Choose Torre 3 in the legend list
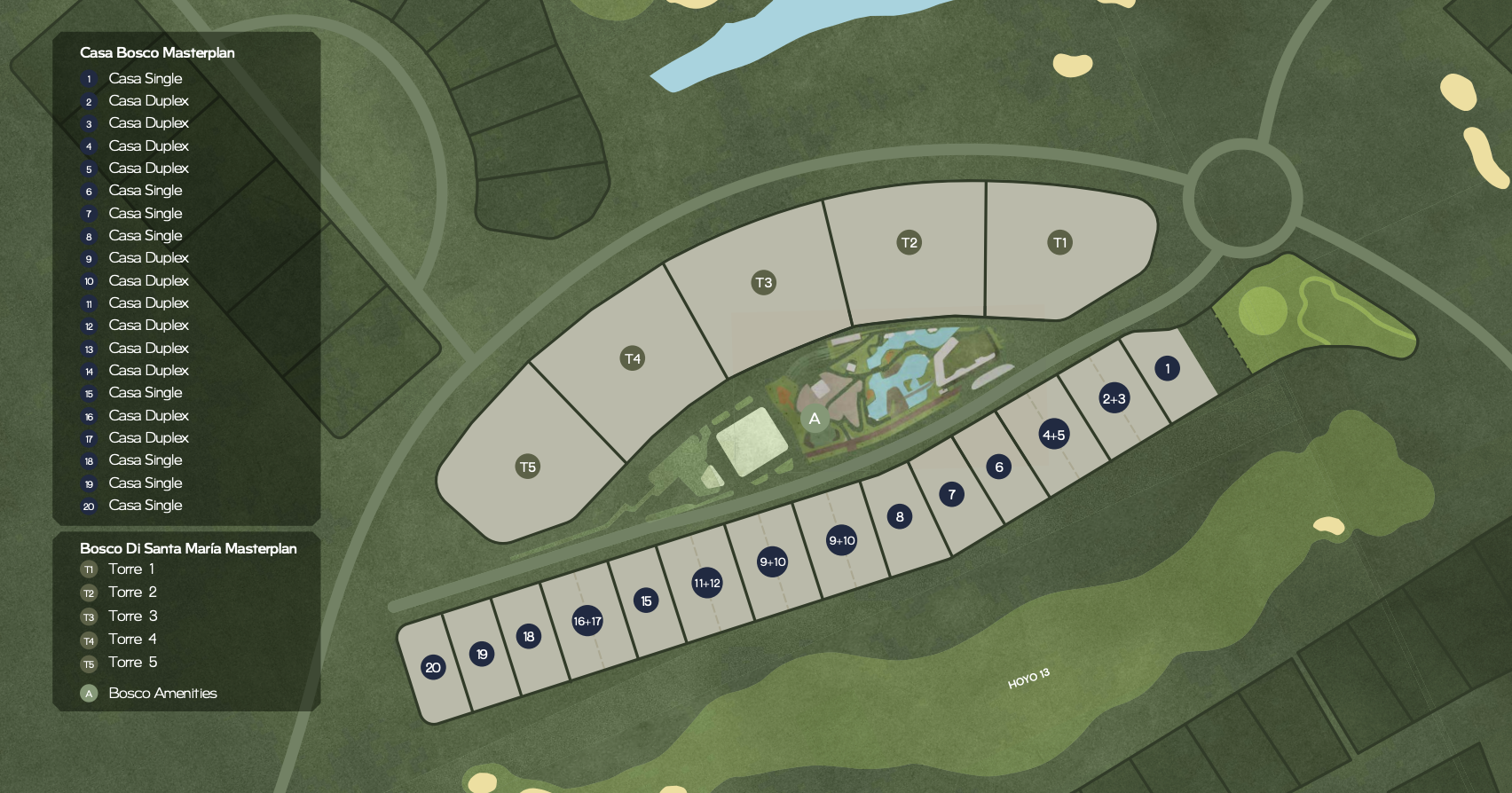This screenshot has width=1512, height=793. pyautogui.click(x=132, y=616)
